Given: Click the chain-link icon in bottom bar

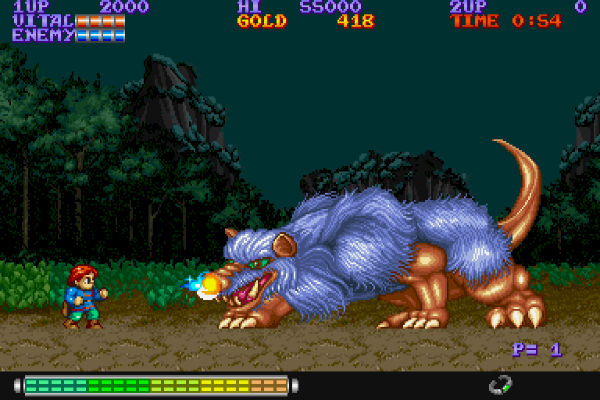Looking at the screenshot, I should (x=500, y=384).
